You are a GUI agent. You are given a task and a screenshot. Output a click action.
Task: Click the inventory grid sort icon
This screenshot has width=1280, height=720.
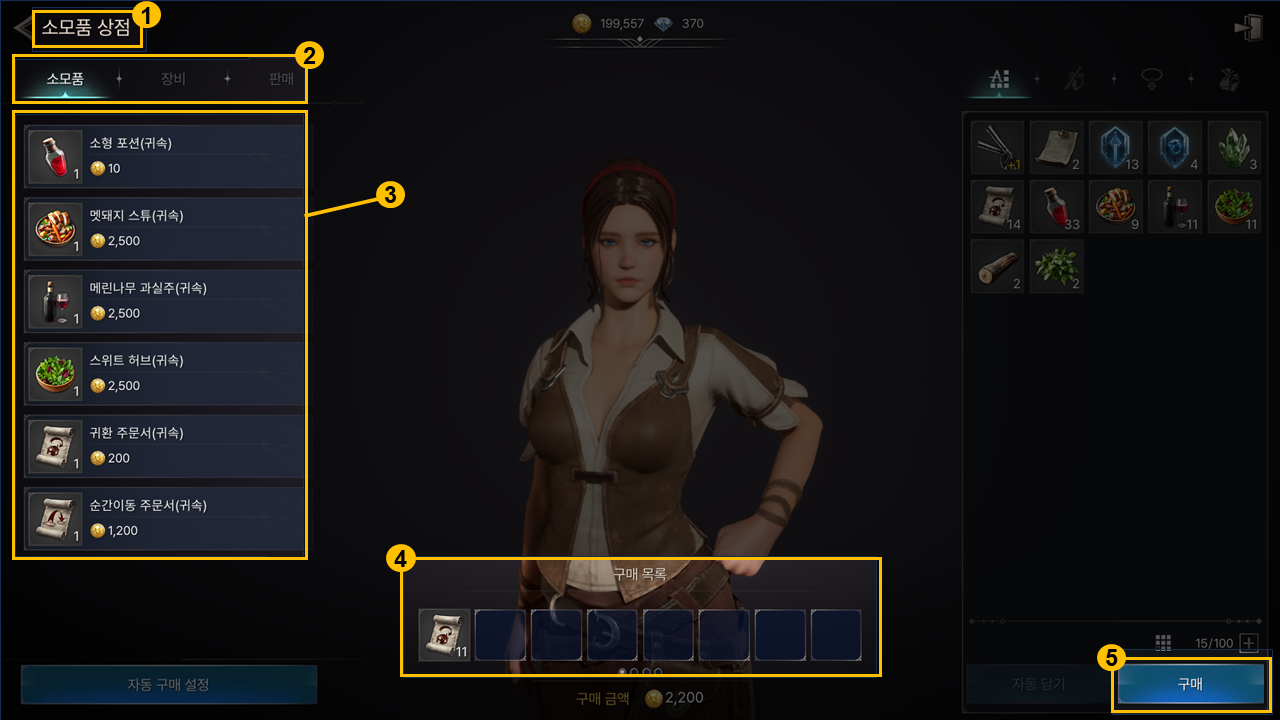[x=1163, y=643]
